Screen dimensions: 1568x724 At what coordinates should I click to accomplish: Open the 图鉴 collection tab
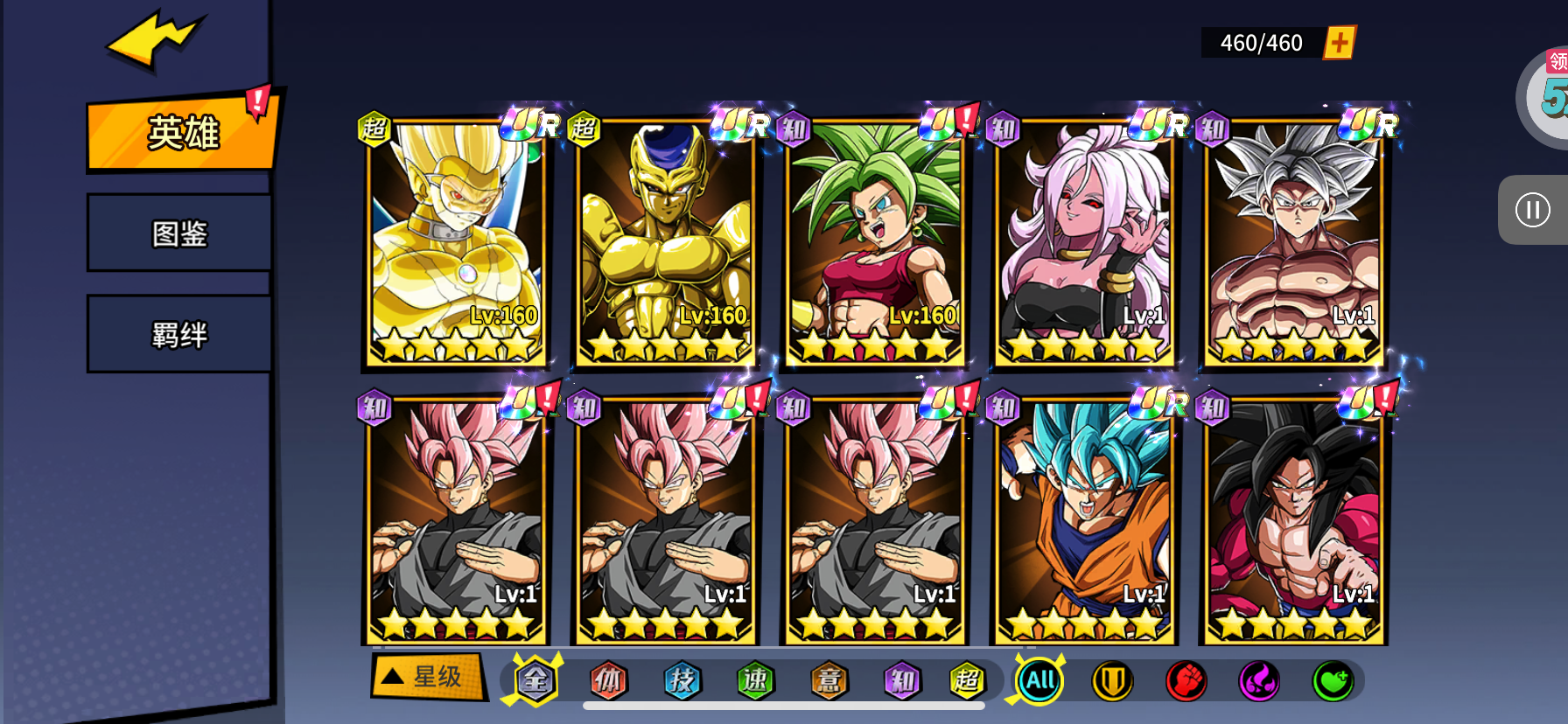coord(179,233)
